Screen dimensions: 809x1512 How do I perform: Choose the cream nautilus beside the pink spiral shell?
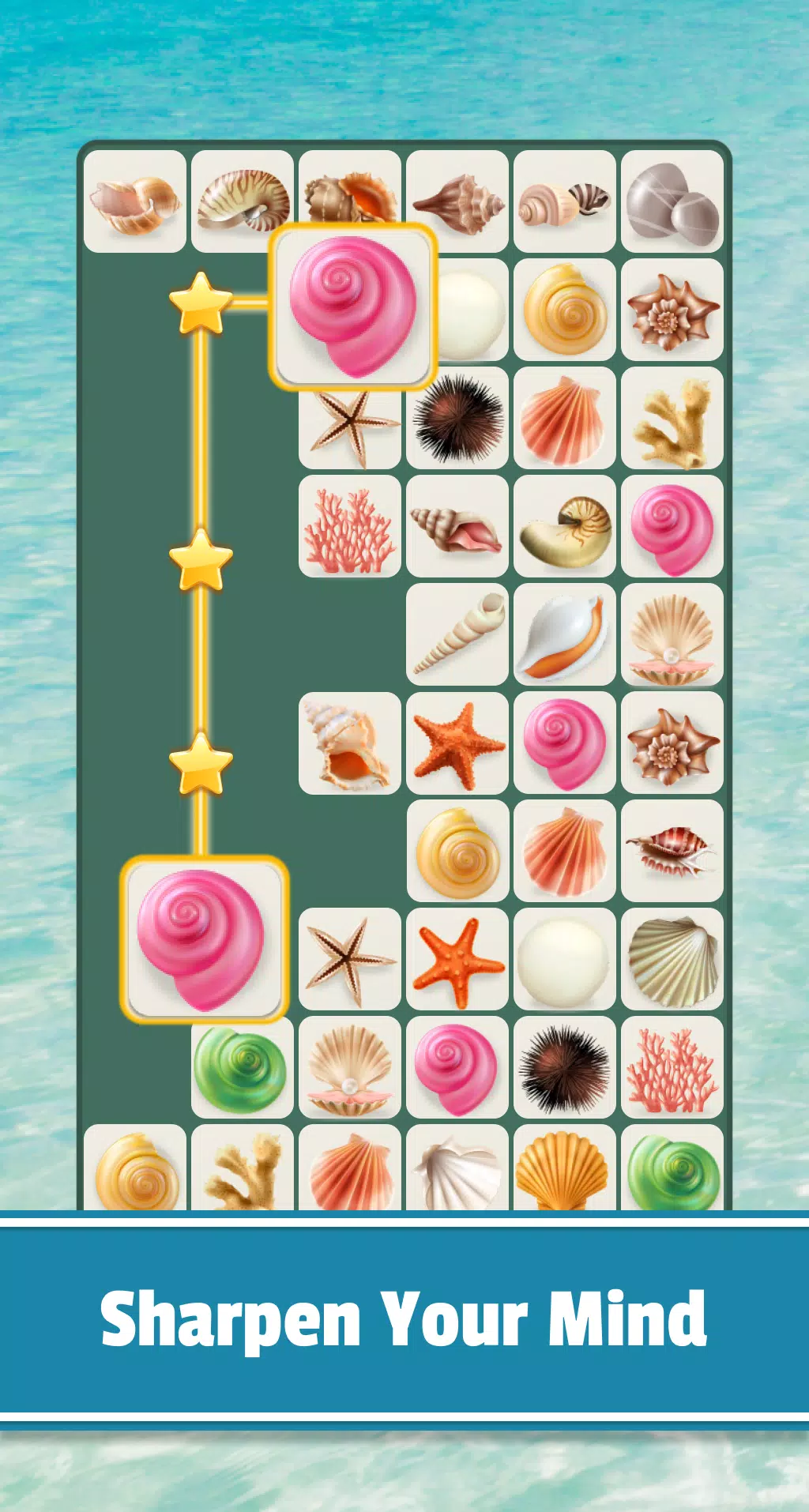[x=565, y=526]
